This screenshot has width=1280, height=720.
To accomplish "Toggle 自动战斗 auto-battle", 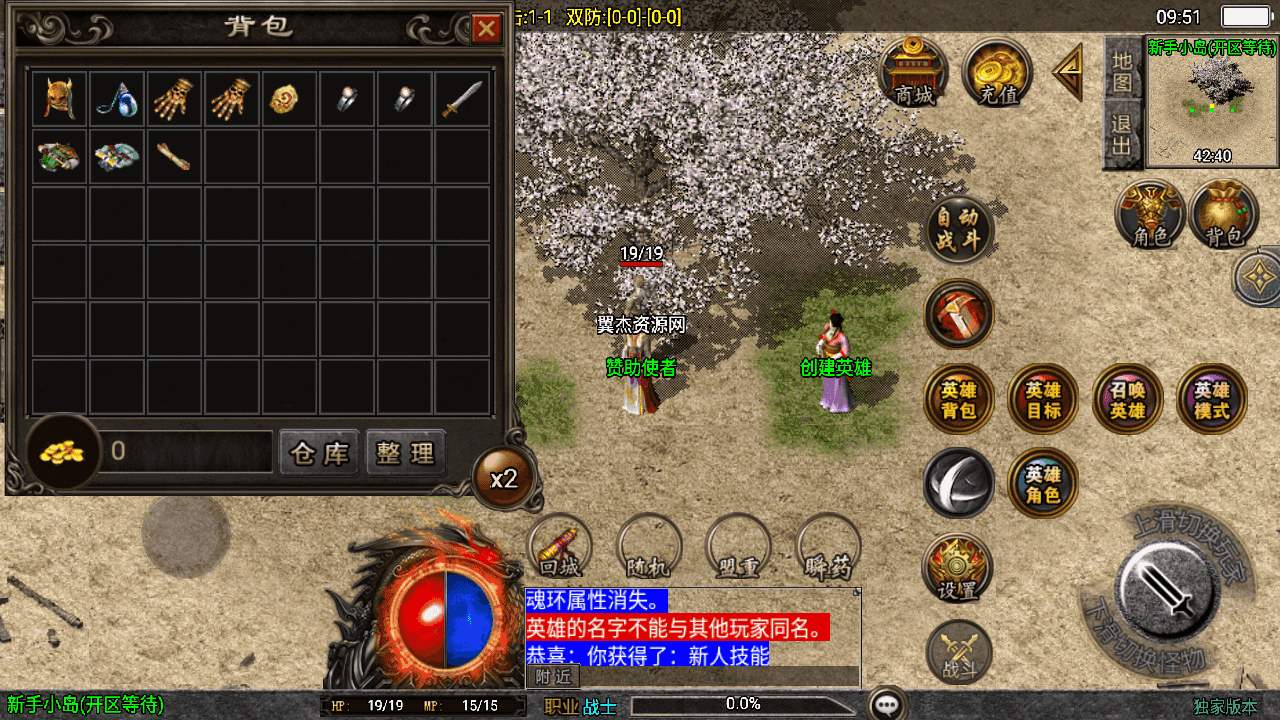I will (x=959, y=229).
